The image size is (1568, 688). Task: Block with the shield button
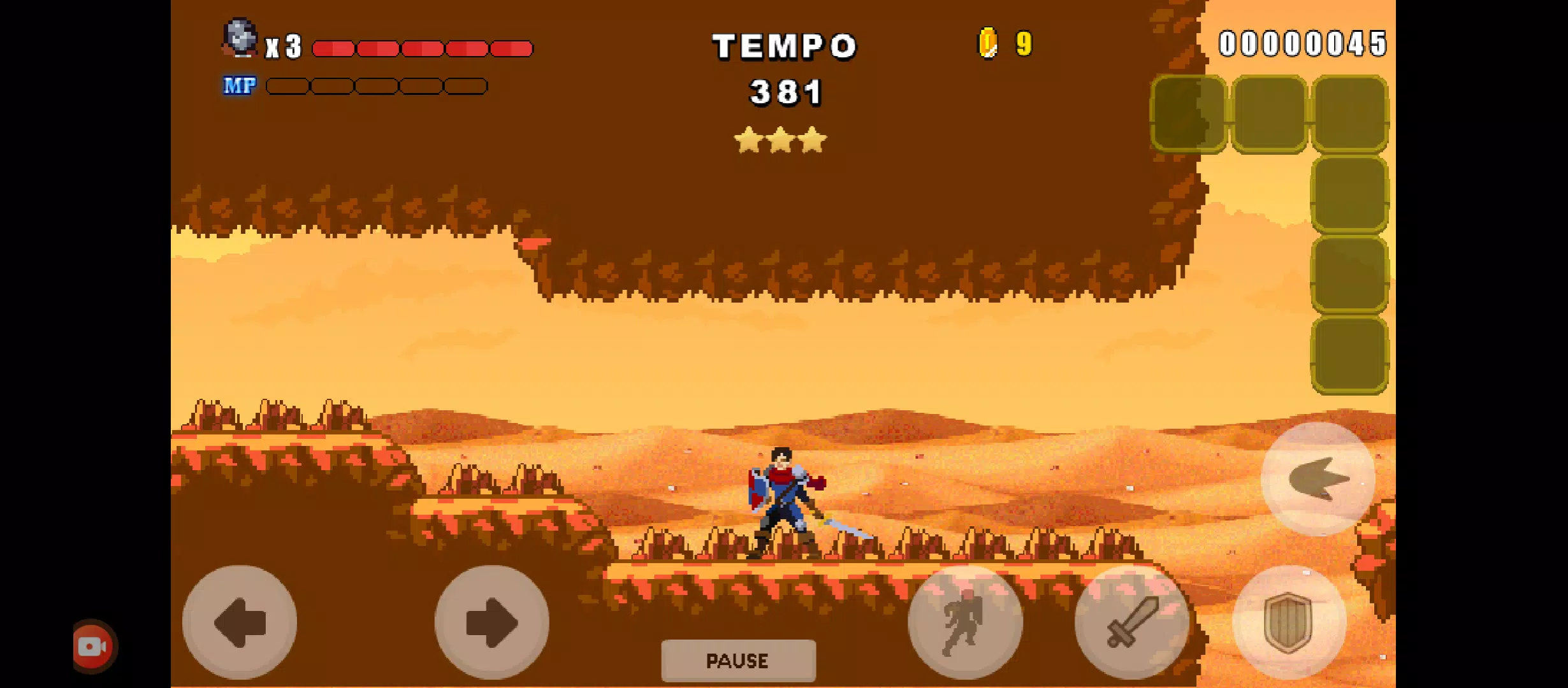click(x=1289, y=622)
